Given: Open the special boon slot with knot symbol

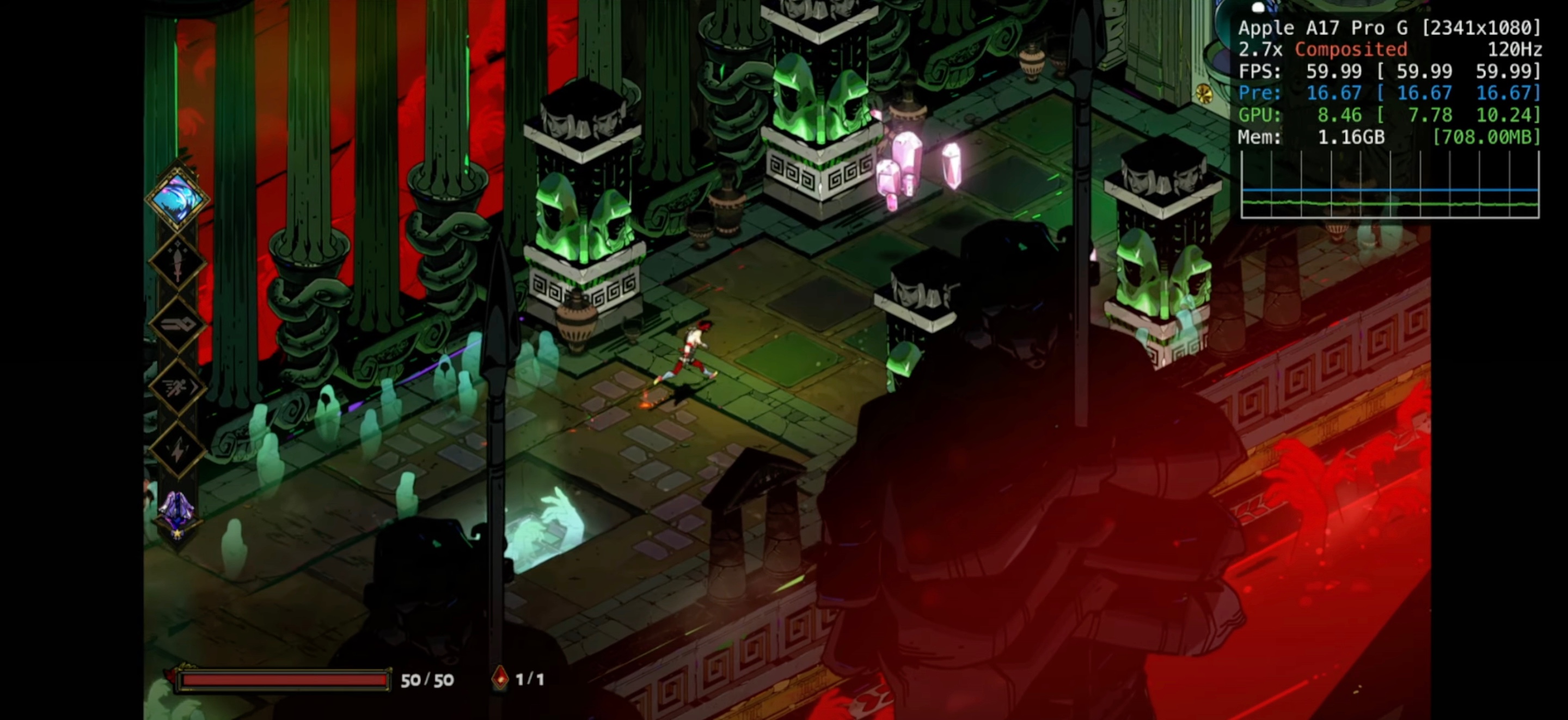Looking at the screenshot, I should tap(177, 324).
